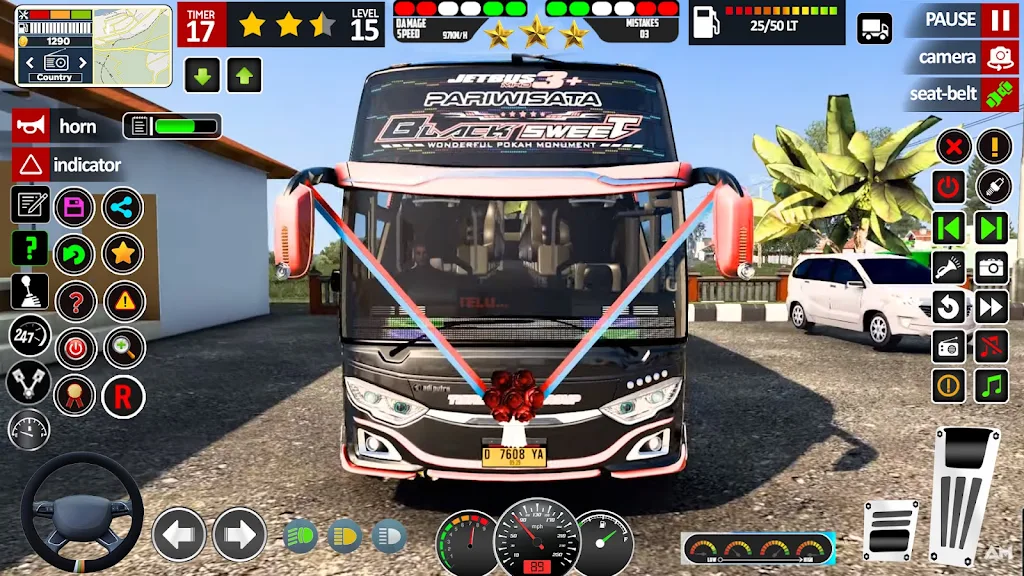Tap the brake pedal
The height and width of the screenshot is (576, 1024).
click(890, 530)
